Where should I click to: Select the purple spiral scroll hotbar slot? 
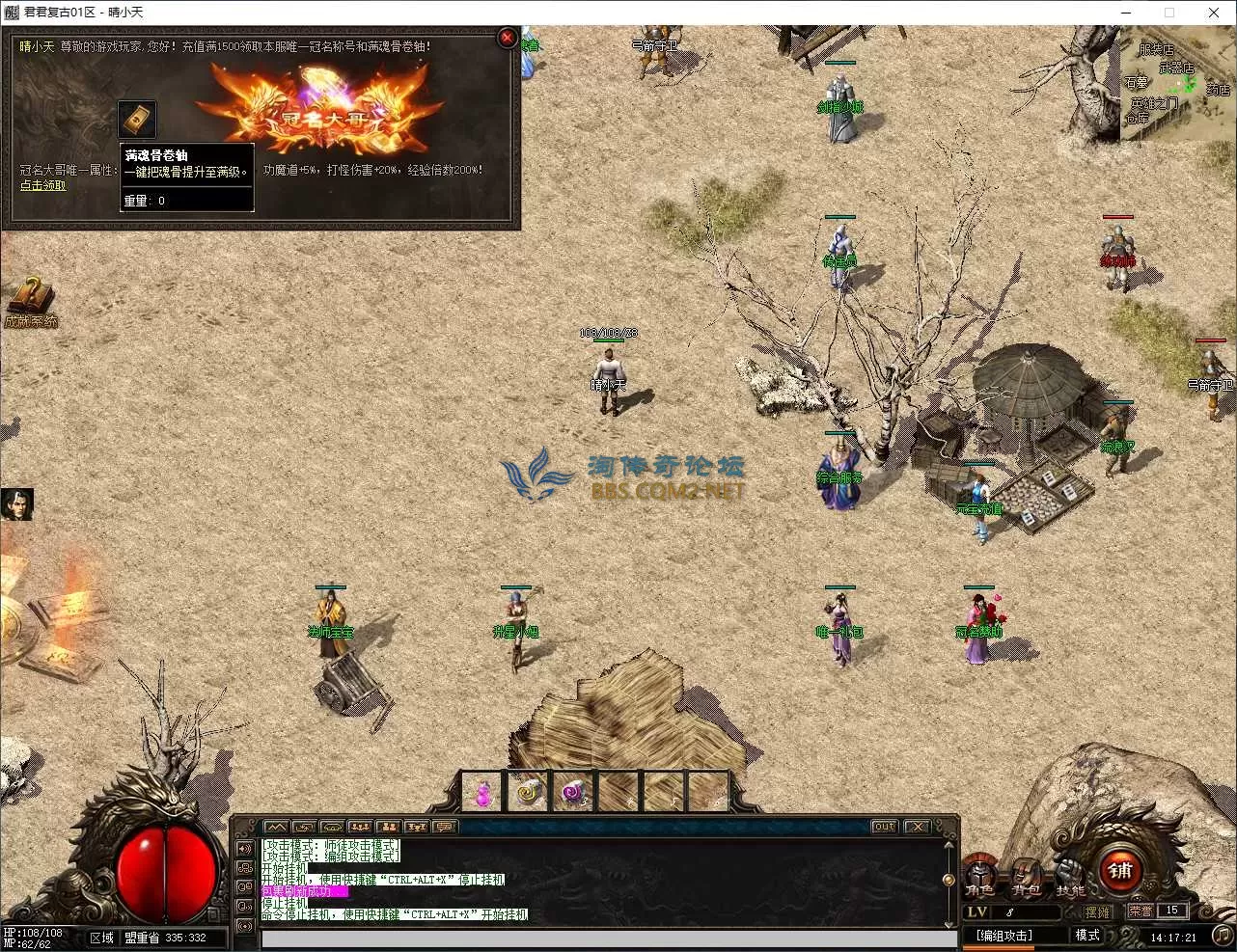[x=574, y=793]
